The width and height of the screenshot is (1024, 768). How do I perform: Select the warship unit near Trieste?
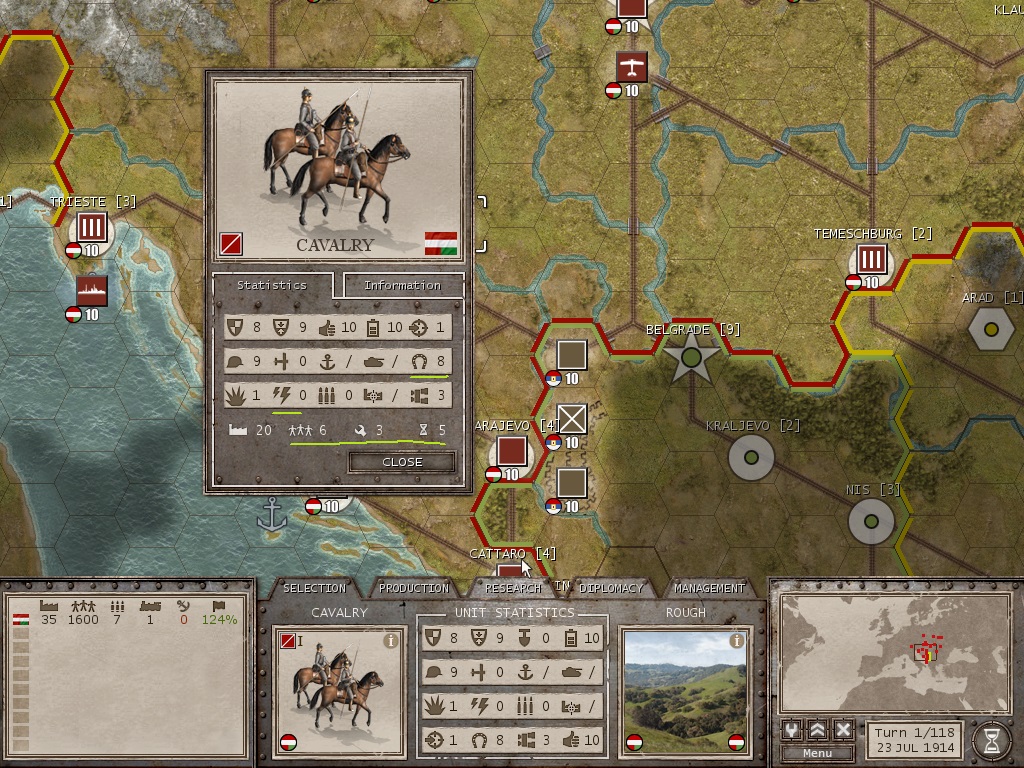92,291
